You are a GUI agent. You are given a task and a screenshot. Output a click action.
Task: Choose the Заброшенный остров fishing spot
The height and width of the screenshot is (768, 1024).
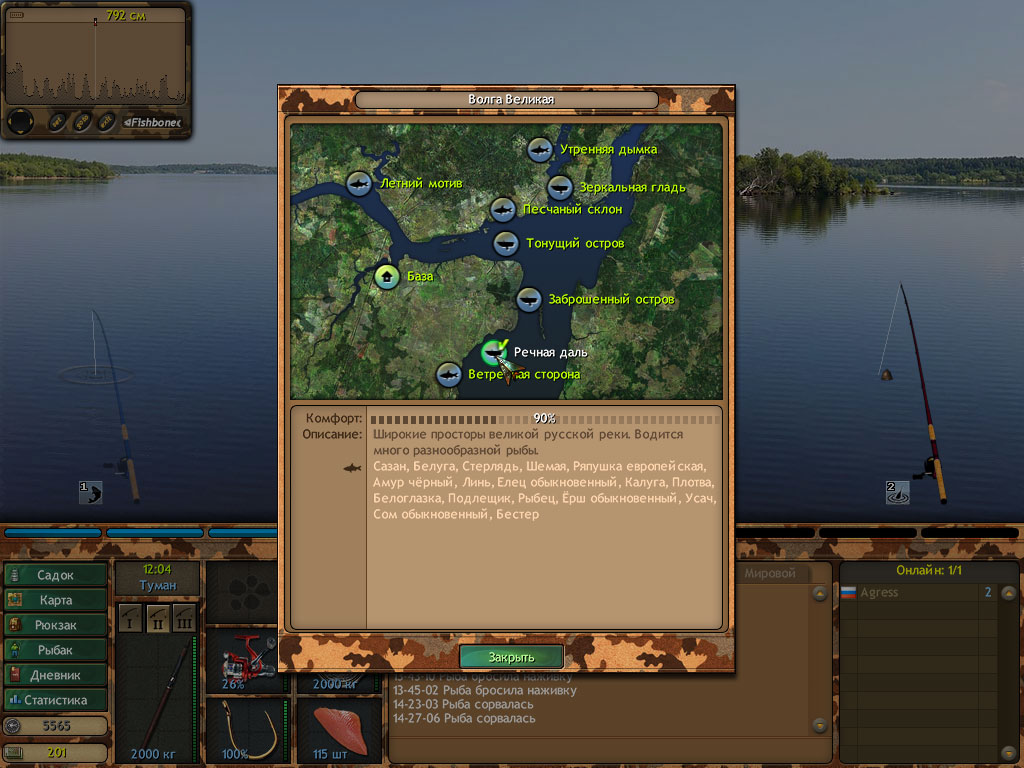[529, 299]
